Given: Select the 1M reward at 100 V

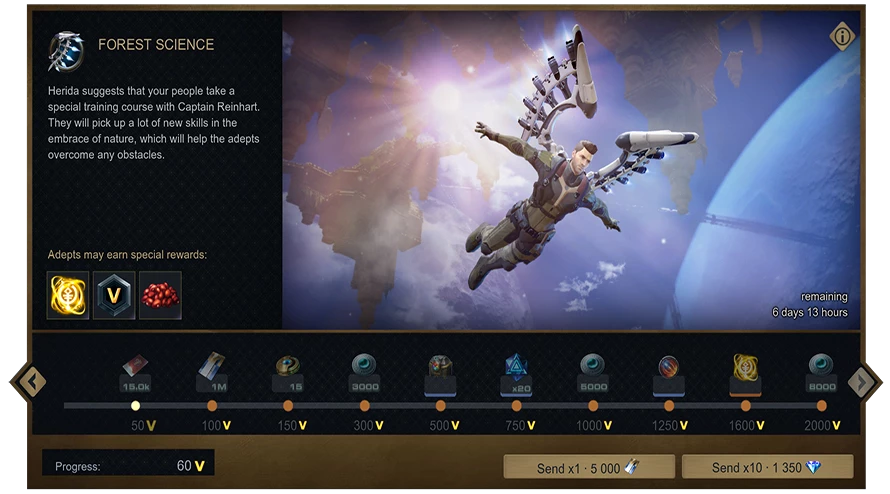Looking at the screenshot, I should click(x=212, y=372).
